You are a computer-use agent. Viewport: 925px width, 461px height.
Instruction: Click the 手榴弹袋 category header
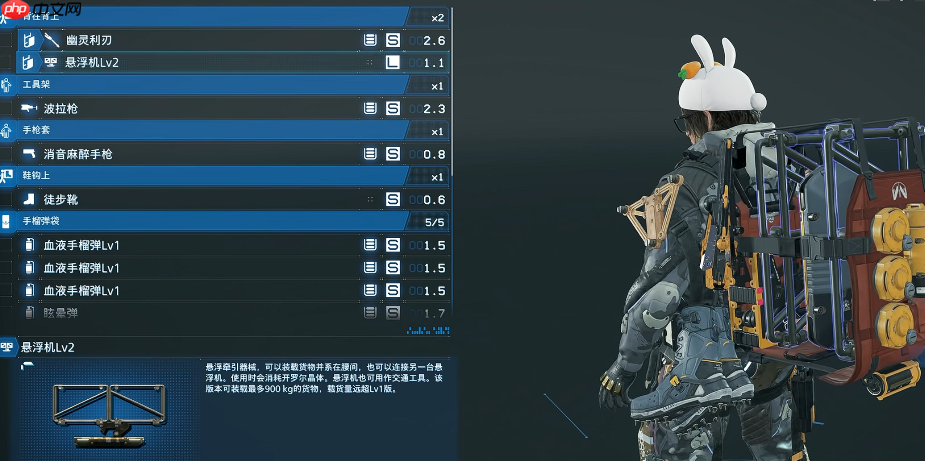tap(200, 221)
